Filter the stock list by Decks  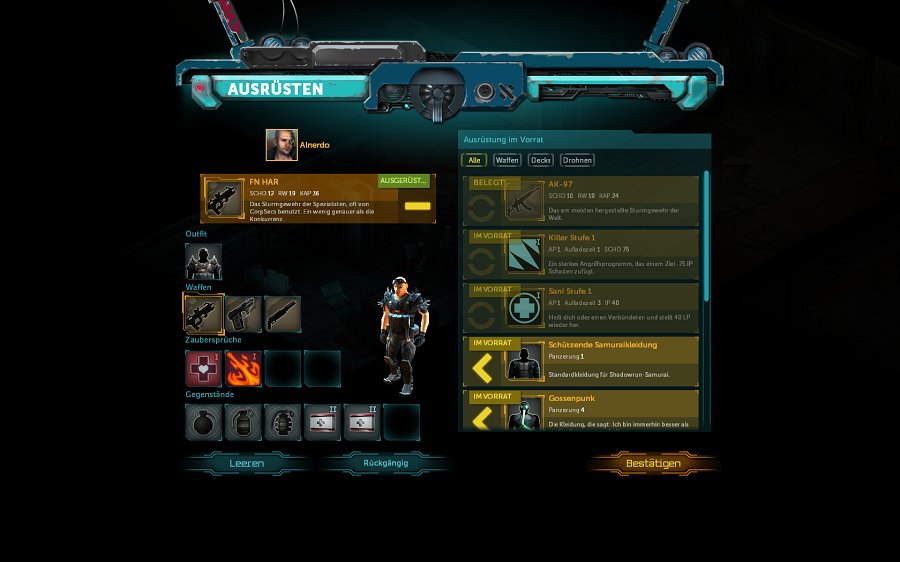click(541, 160)
